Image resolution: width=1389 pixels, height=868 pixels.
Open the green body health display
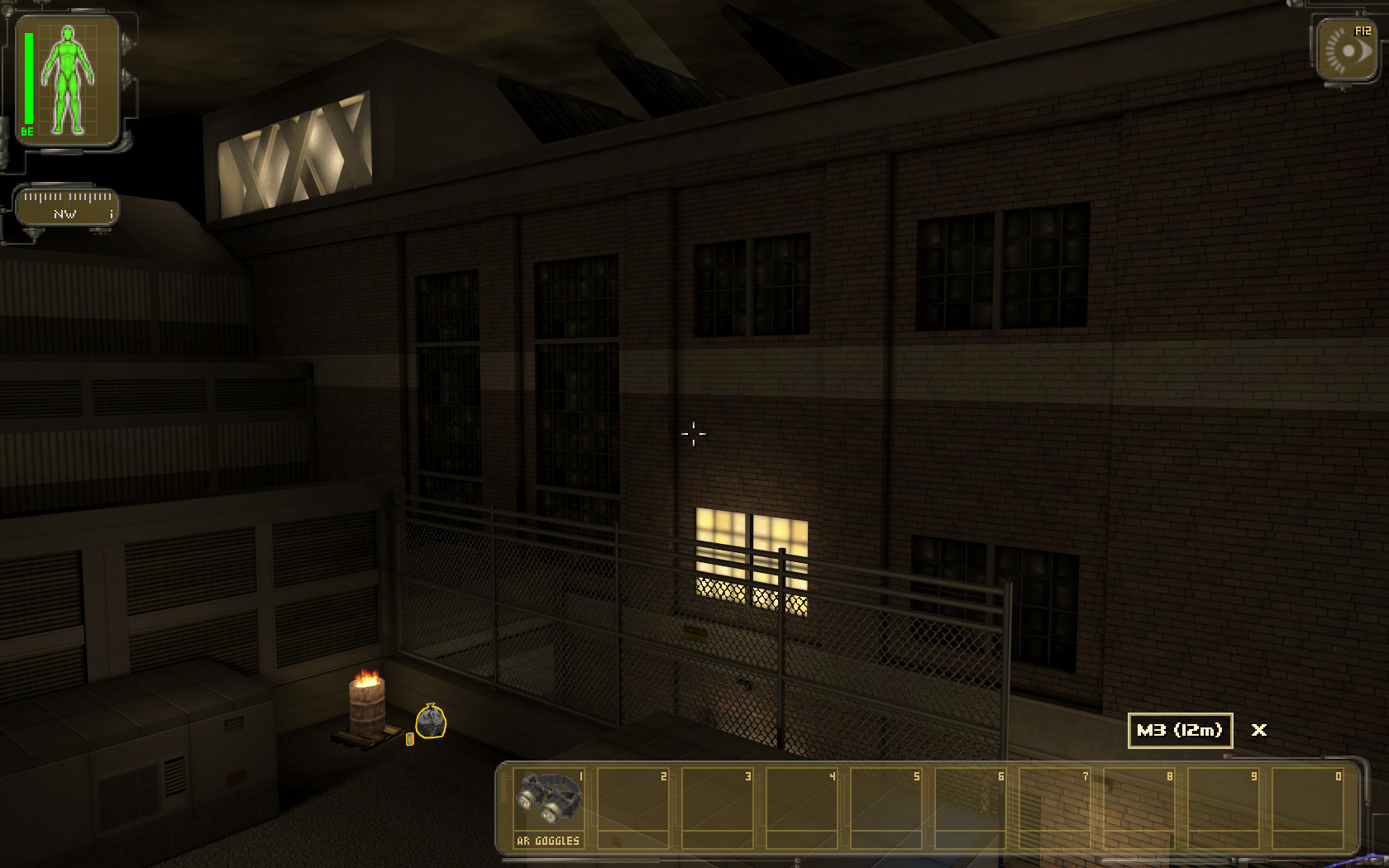click(68, 81)
